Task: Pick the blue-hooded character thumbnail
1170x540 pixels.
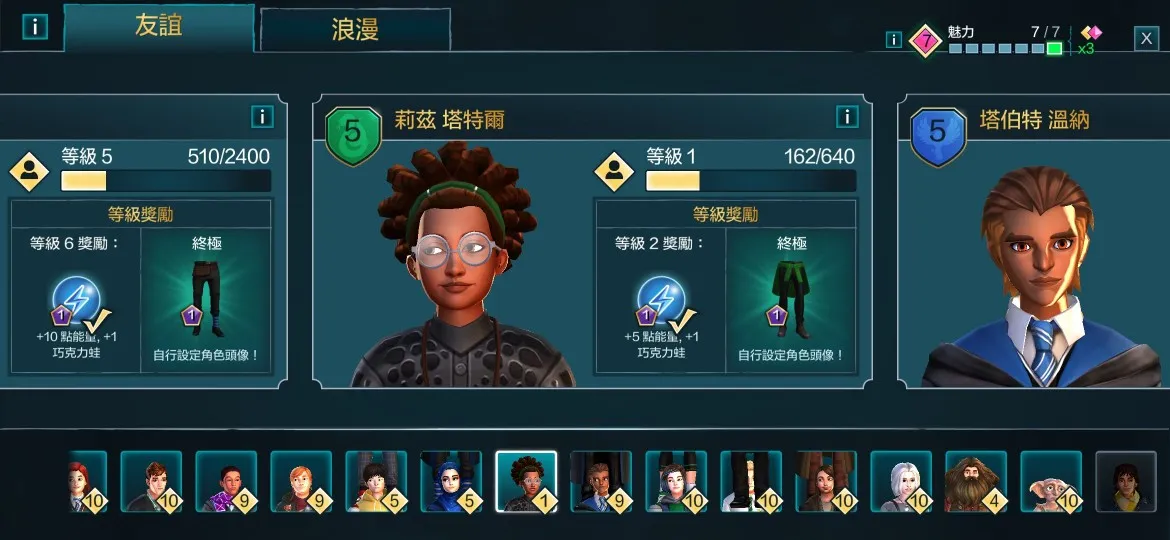Action: [x=451, y=481]
